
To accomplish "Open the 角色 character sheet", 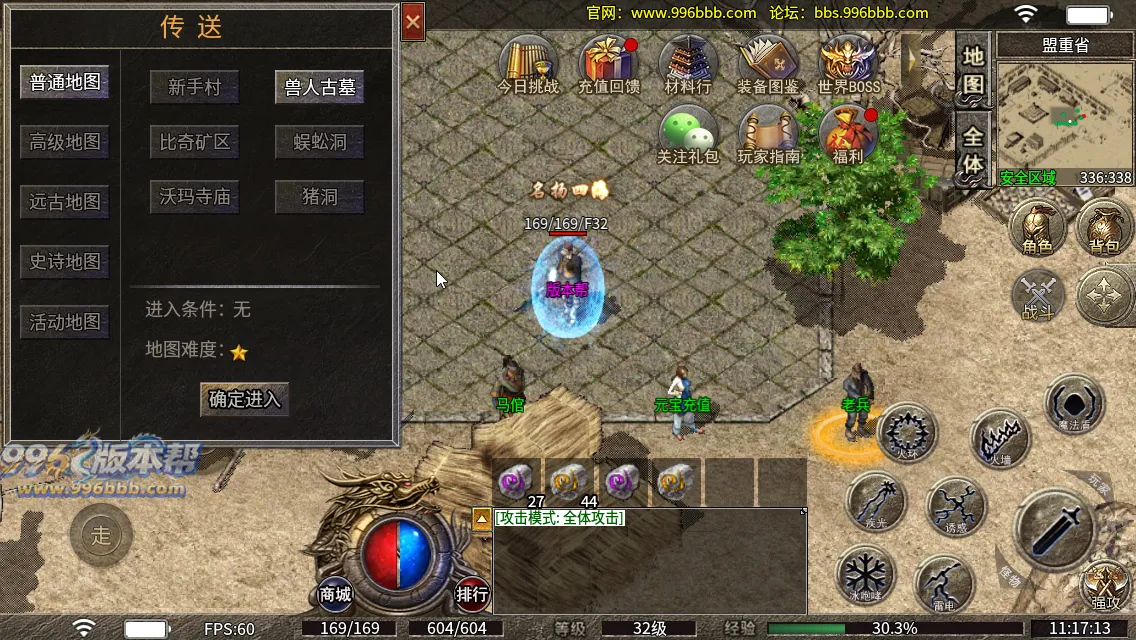I will pos(1037,228).
